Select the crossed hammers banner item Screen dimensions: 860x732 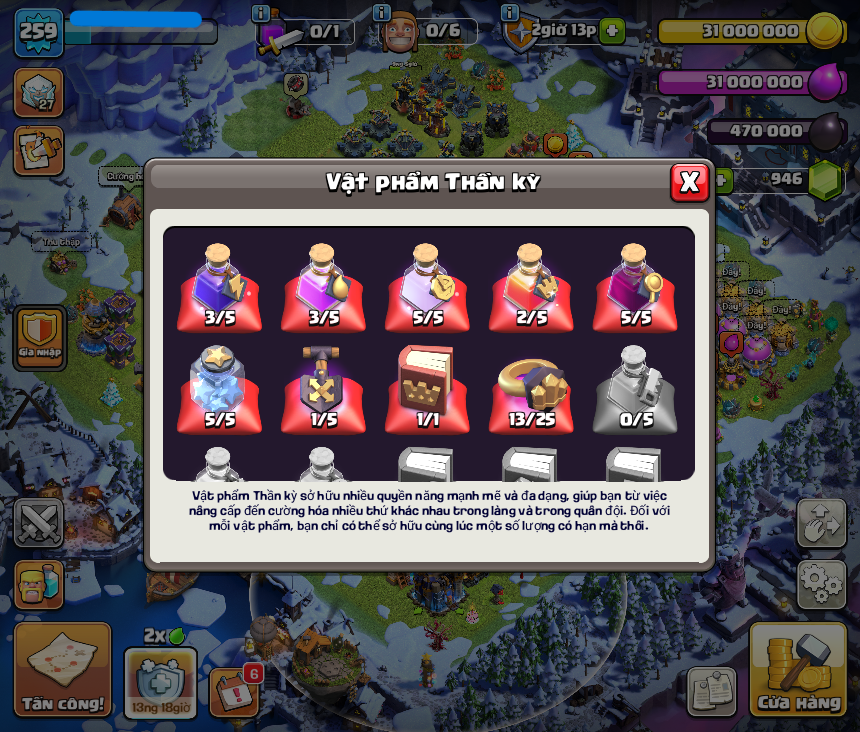pos(323,388)
